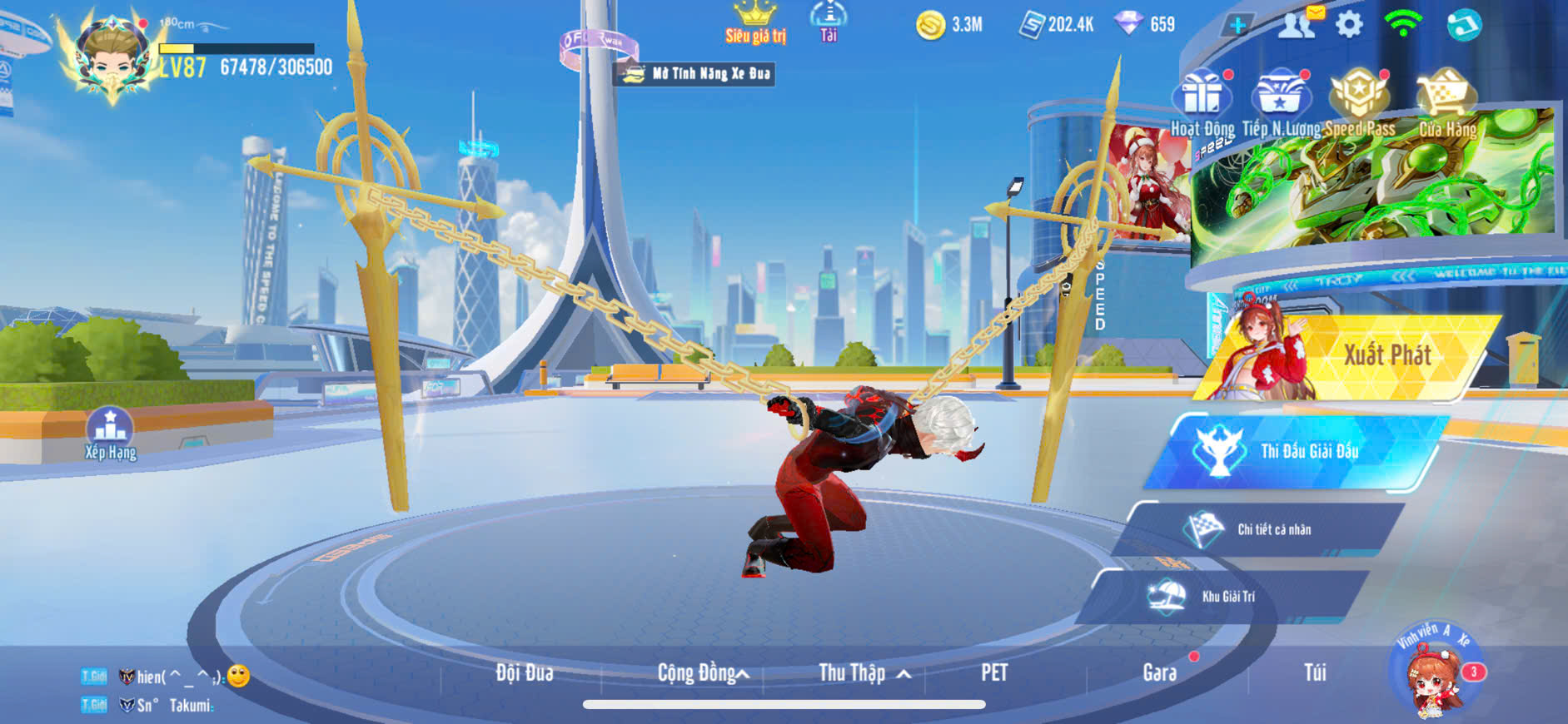Expand the Thu Thập collection menu
This screenshot has height=724, width=1568.
[864, 672]
